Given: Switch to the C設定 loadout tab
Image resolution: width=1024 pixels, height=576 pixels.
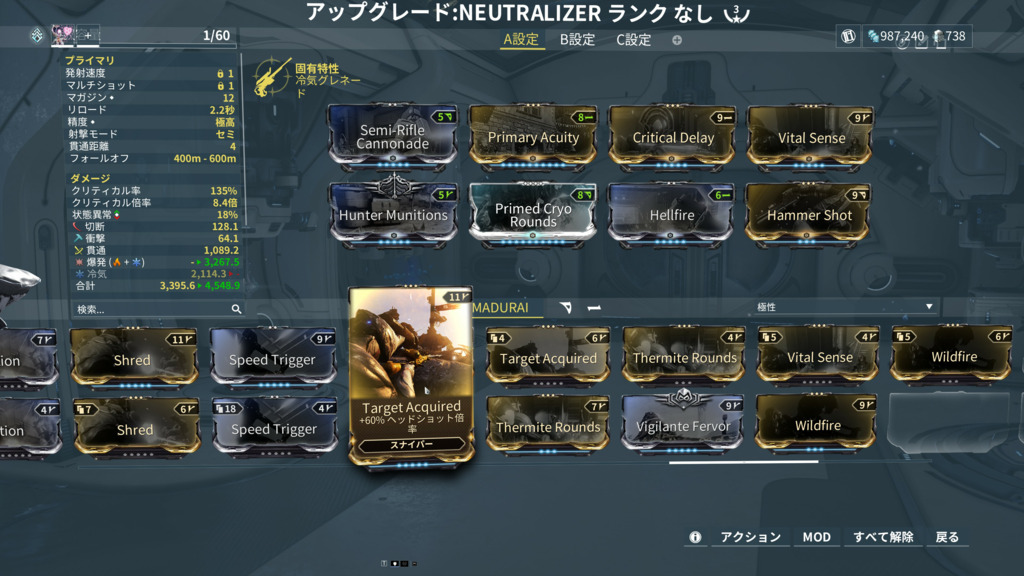Looking at the screenshot, I should [x=633, y=40].
